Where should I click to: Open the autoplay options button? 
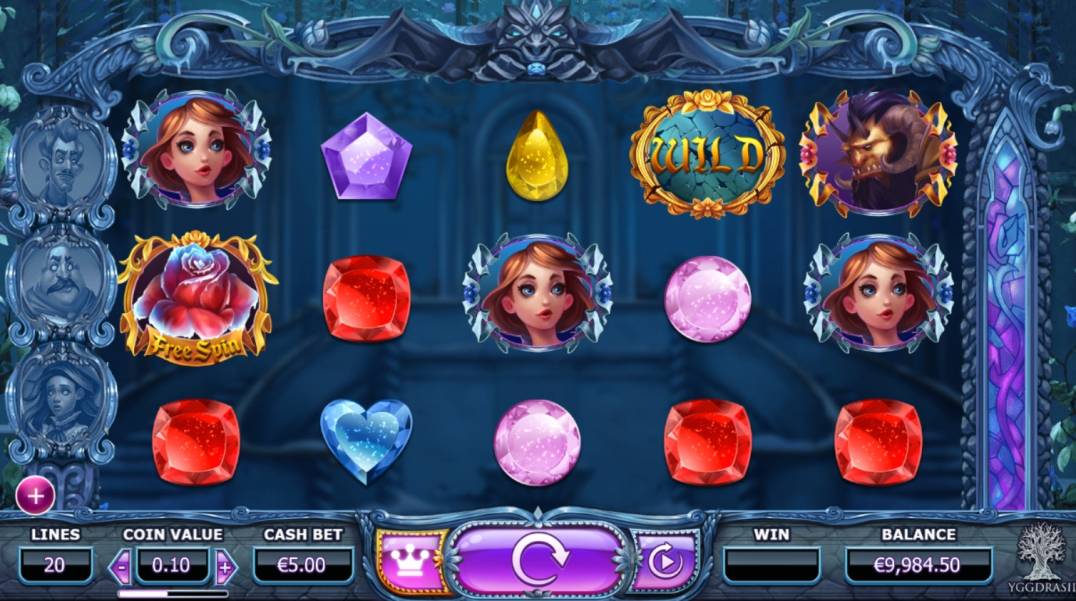click(x=664, y=562)
